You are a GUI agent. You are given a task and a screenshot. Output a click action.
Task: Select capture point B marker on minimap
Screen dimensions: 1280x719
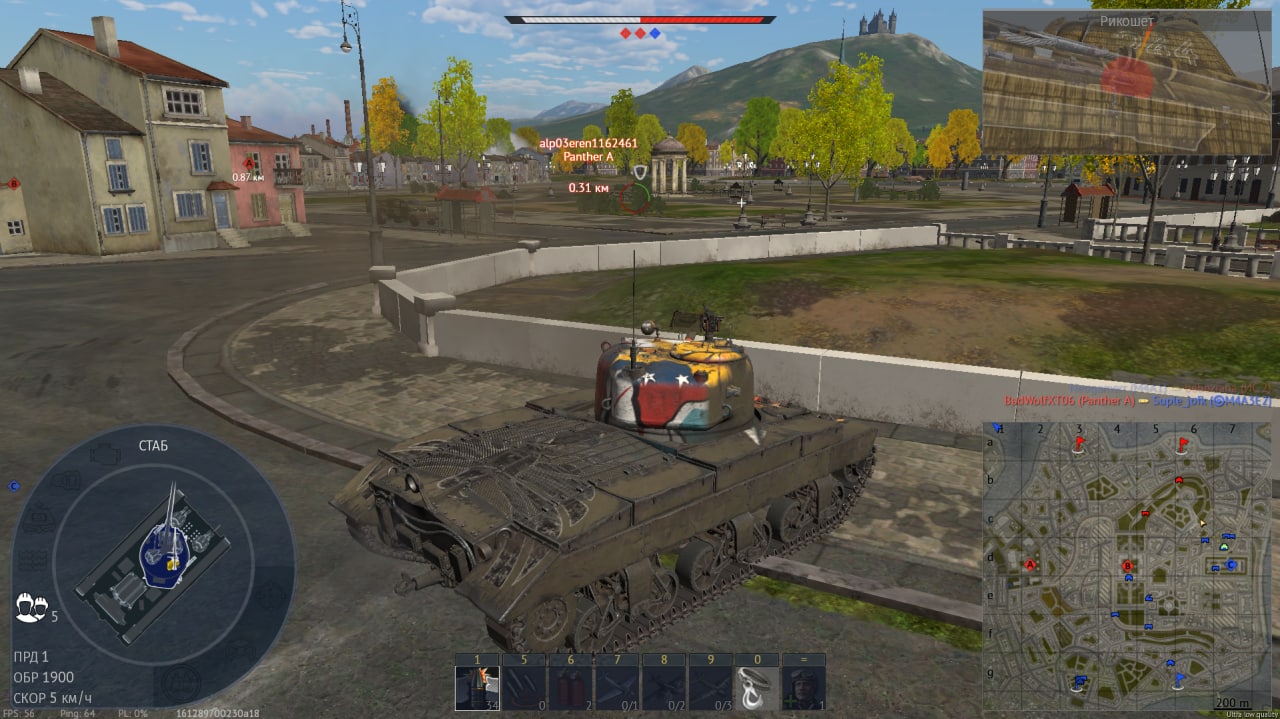pyautogui.click(x=1128, y=567)
